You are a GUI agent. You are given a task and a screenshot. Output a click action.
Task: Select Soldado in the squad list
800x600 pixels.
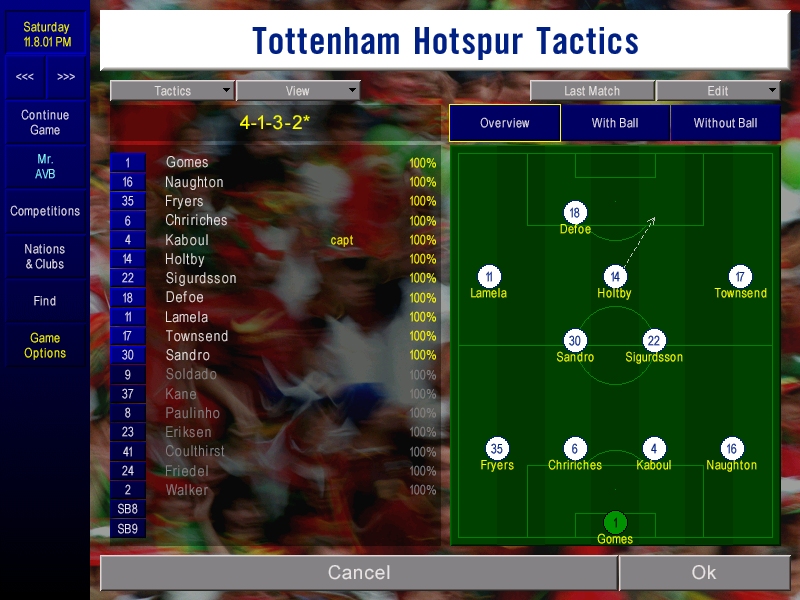[x=189, y=375]
